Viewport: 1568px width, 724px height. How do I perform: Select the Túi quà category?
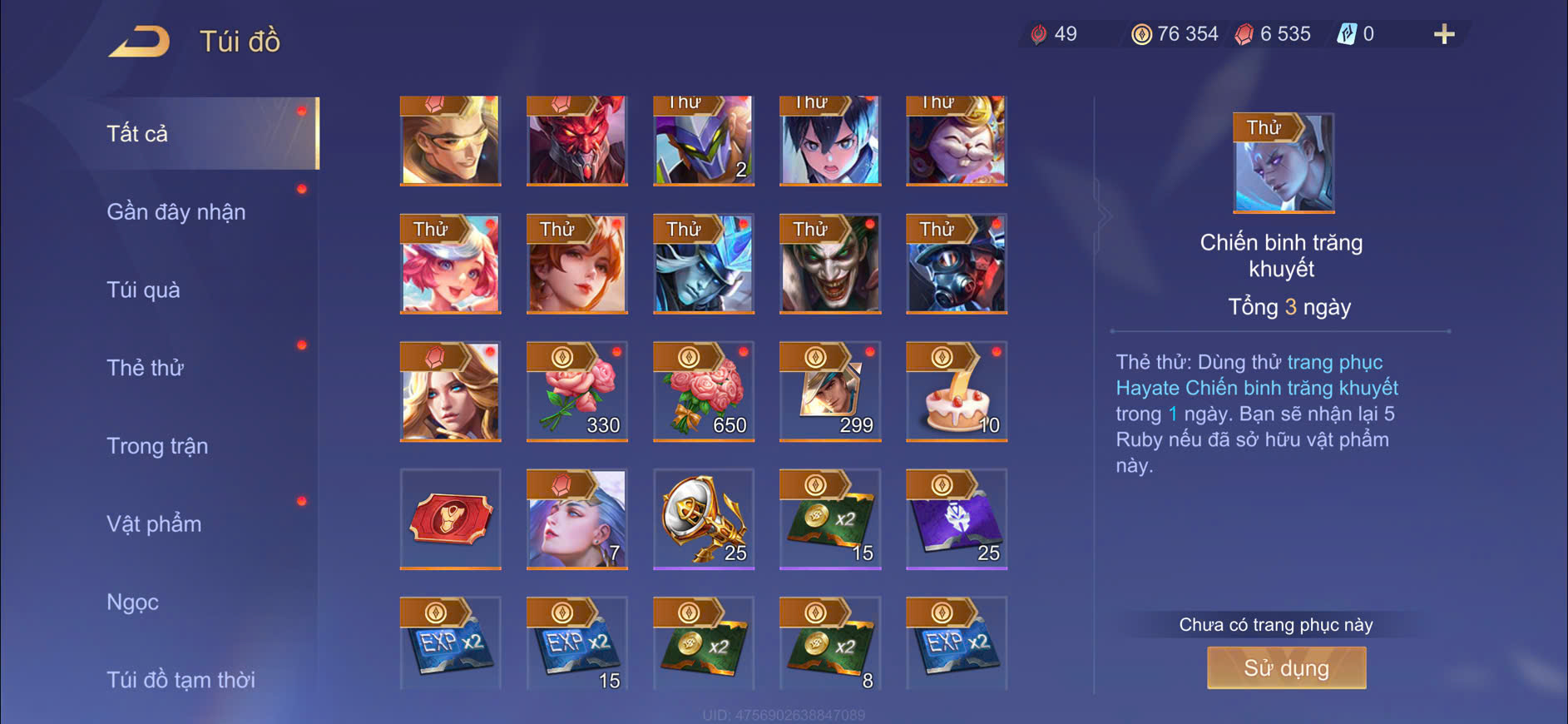[143, 290]
